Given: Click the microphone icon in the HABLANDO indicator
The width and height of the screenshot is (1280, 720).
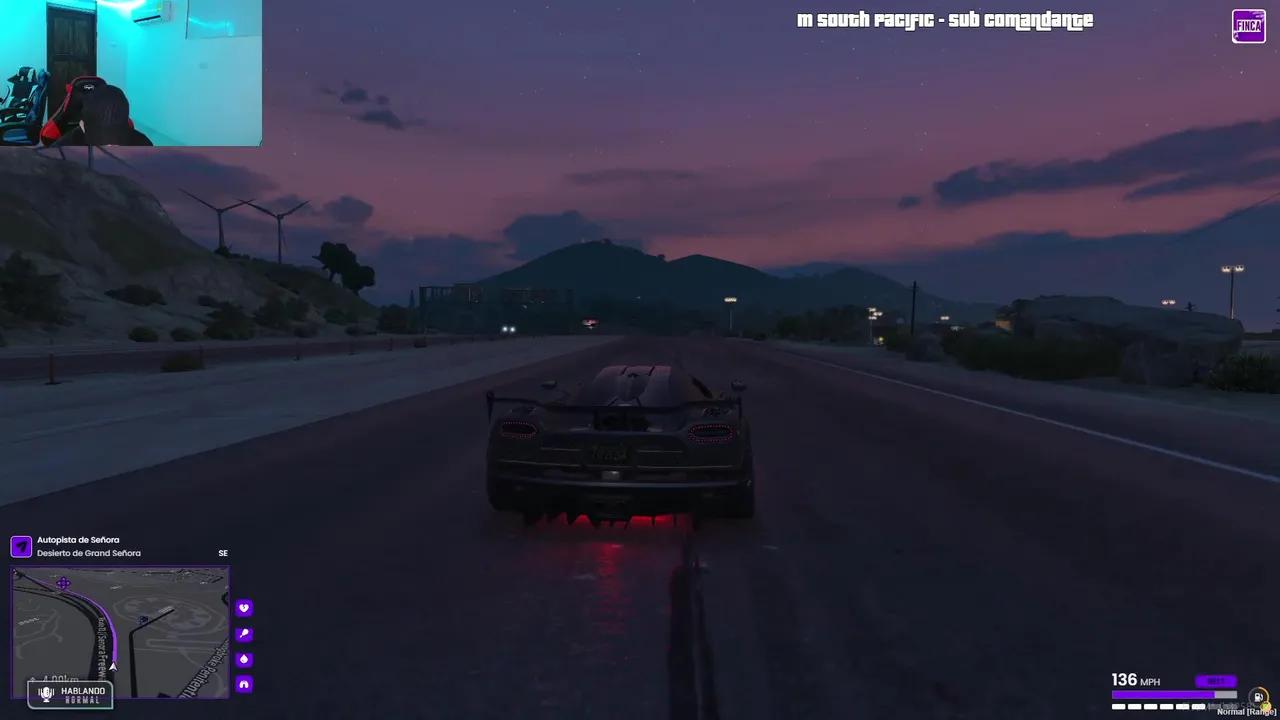Looking at the screenshot, I should click(x=45, y=692).
